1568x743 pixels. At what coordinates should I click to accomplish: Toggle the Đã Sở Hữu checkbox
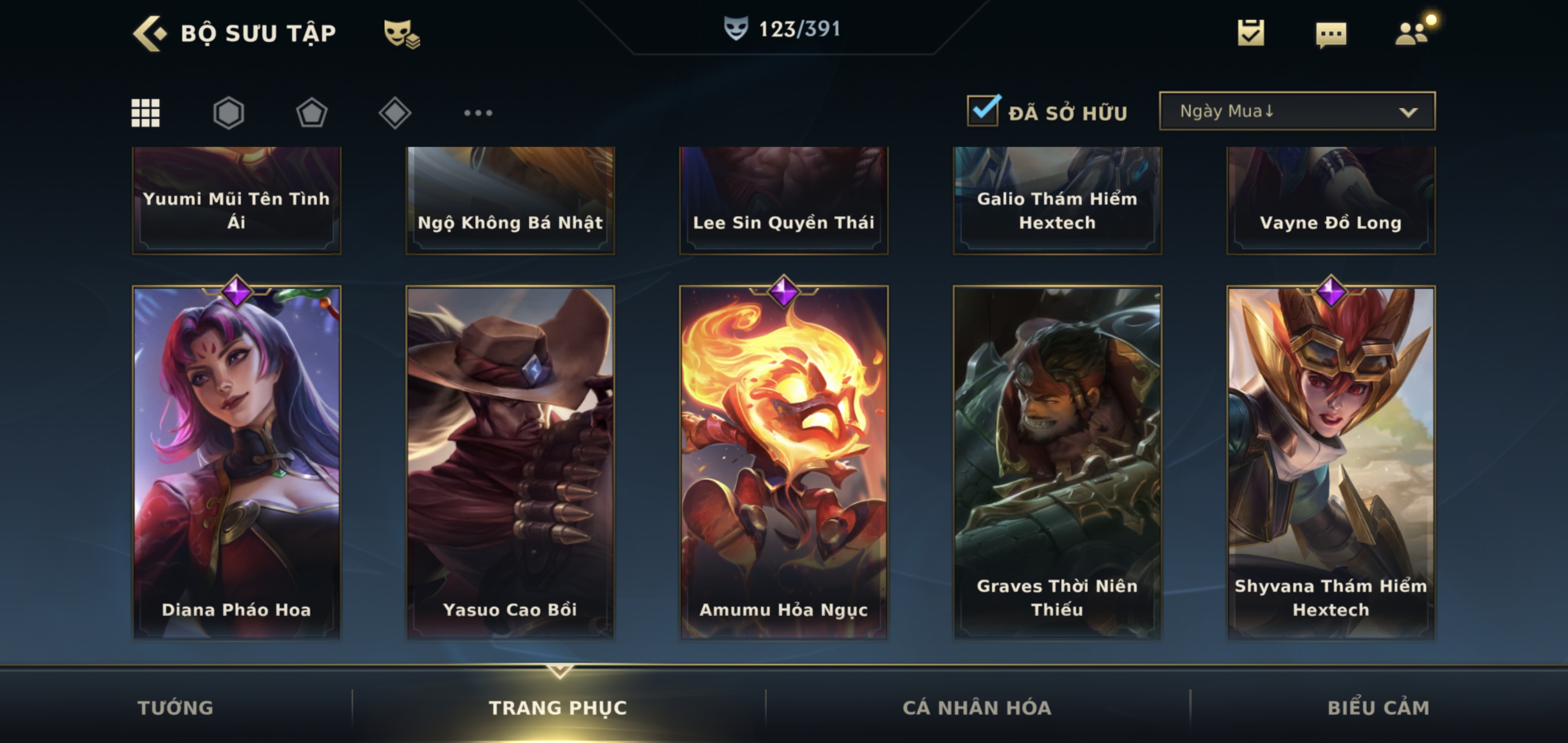[983, 111]
